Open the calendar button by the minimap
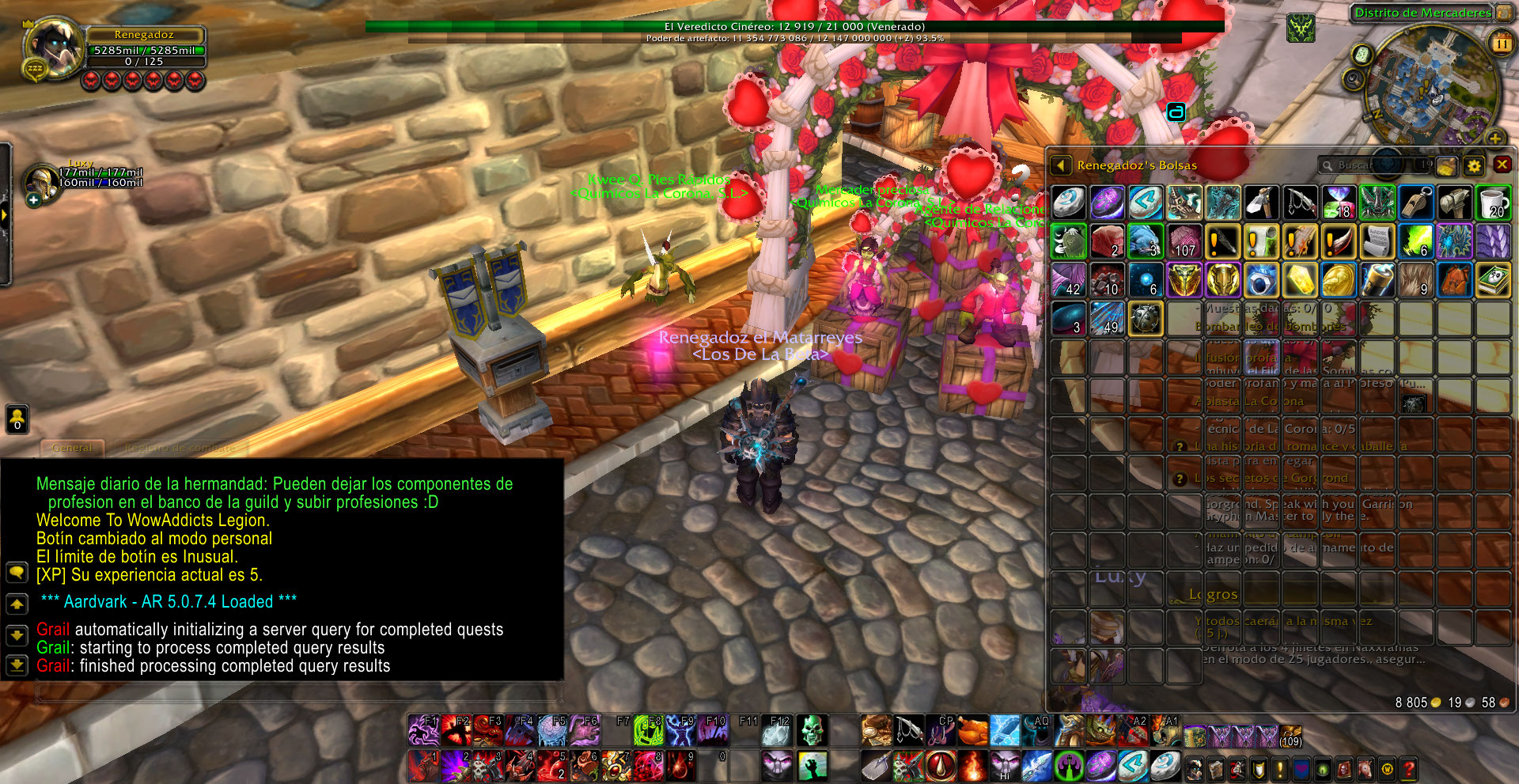1519x784 pixels. coord(1501,43)
